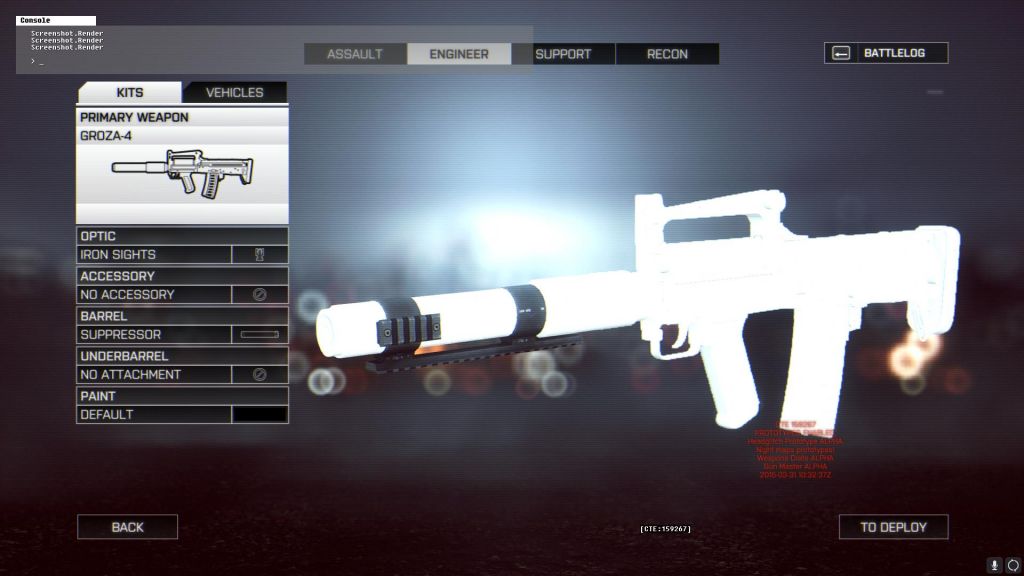Go back with the Back button
This screenshot has height=576, width=1024.
(127, 527)
